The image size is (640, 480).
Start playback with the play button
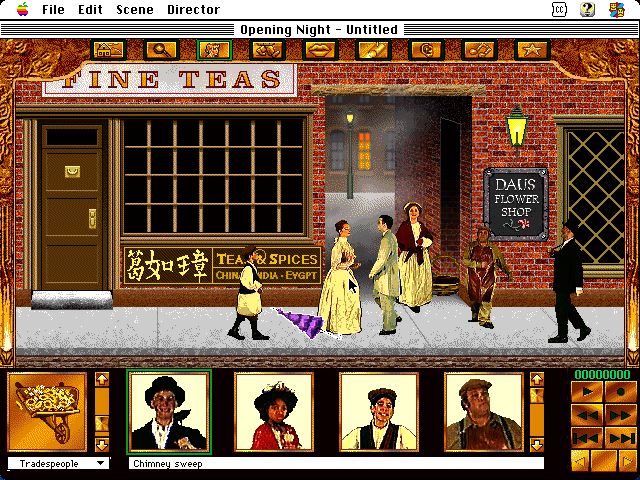point(586,391)
